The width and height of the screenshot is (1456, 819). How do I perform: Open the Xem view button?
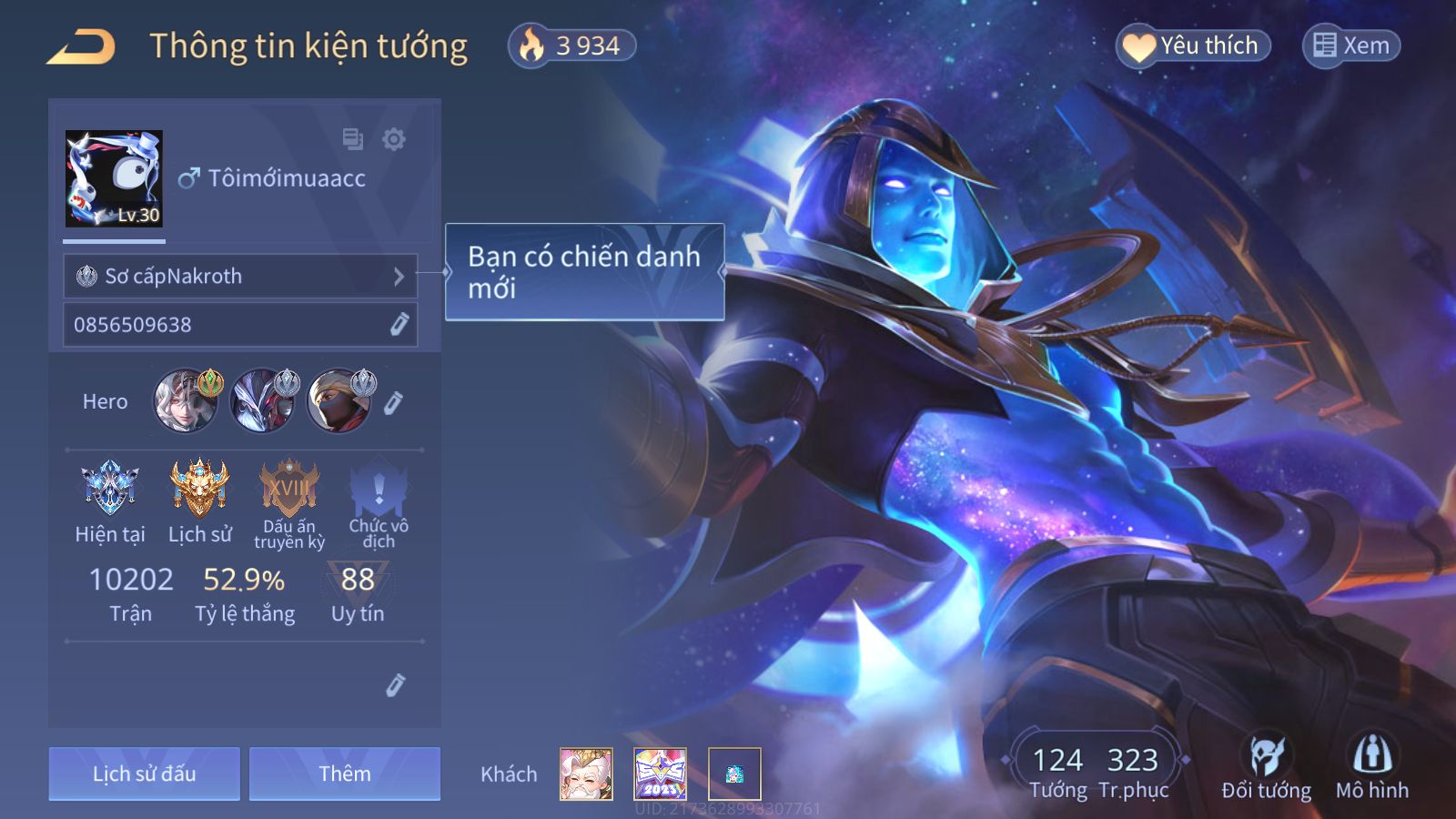click(1351, 45)
